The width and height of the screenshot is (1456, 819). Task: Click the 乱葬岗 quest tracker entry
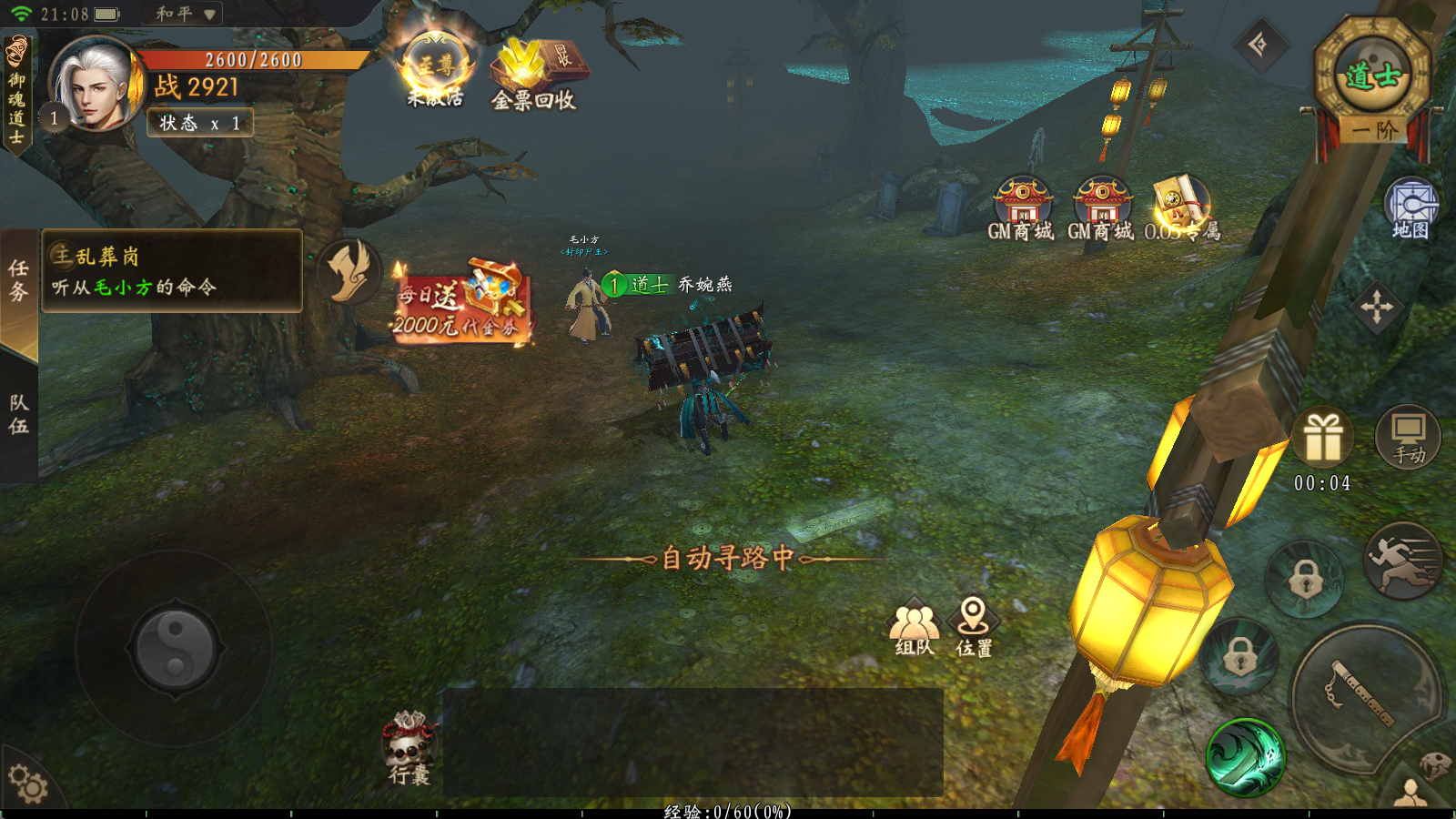[171, 271]
